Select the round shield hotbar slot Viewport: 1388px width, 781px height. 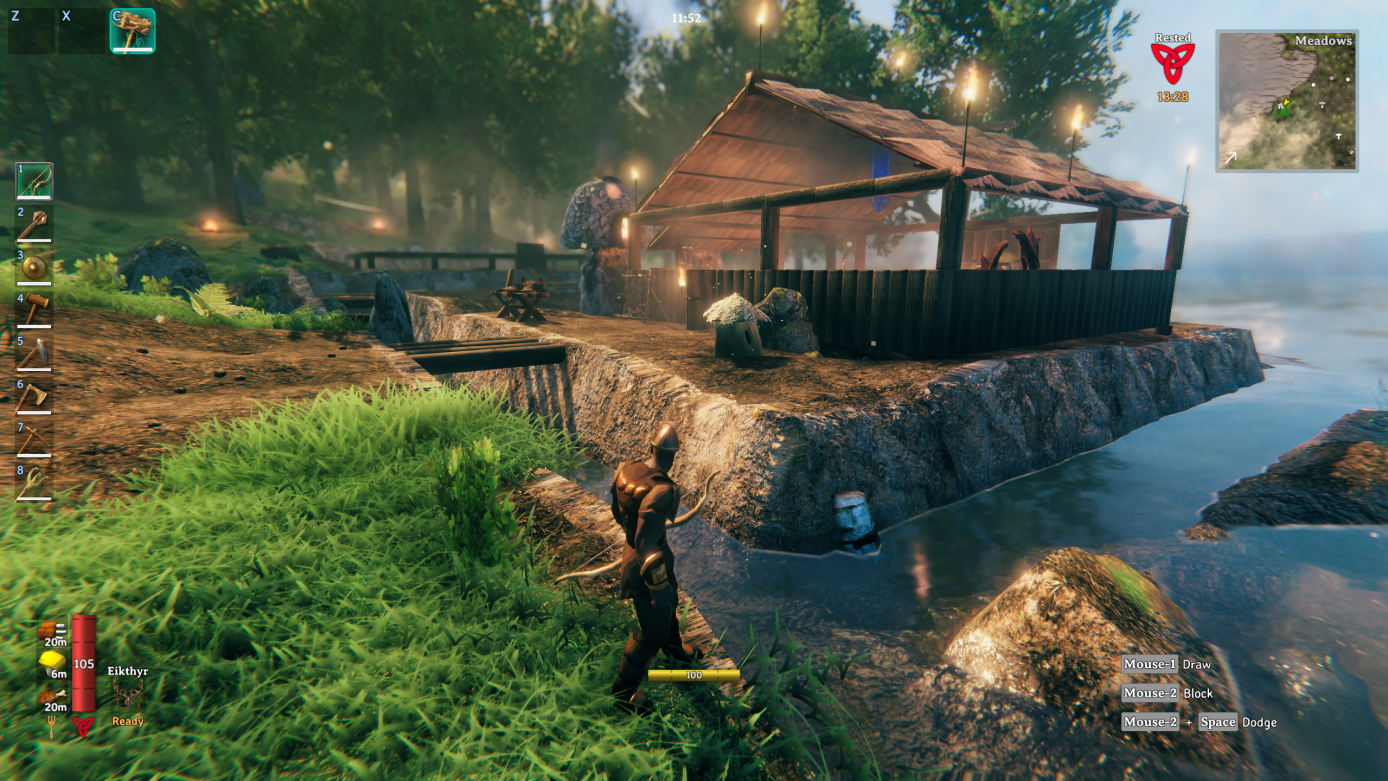tap(34, 268)
